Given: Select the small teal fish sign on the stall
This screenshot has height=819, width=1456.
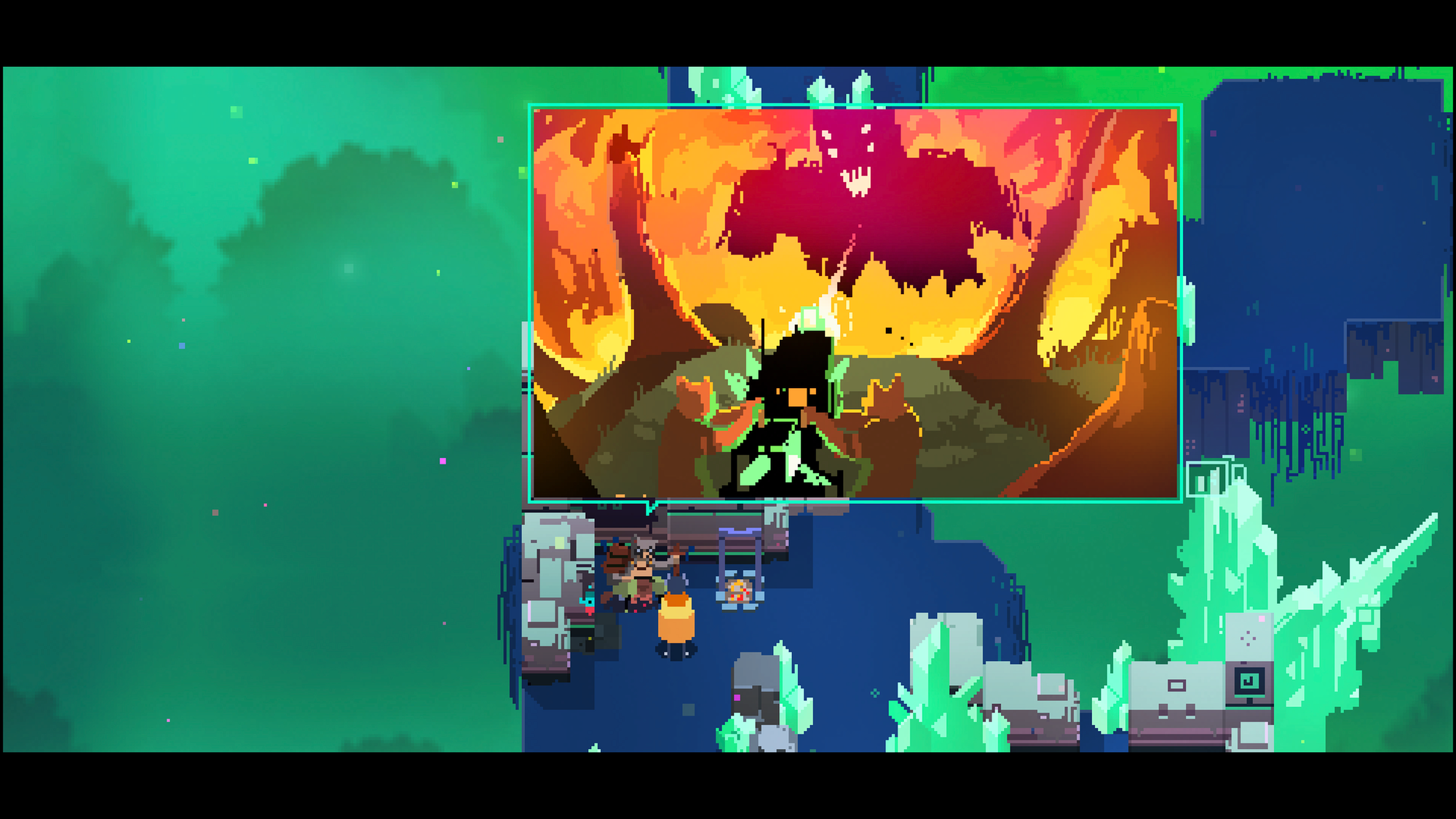Looking at the screenshot, I should [587, 602].
